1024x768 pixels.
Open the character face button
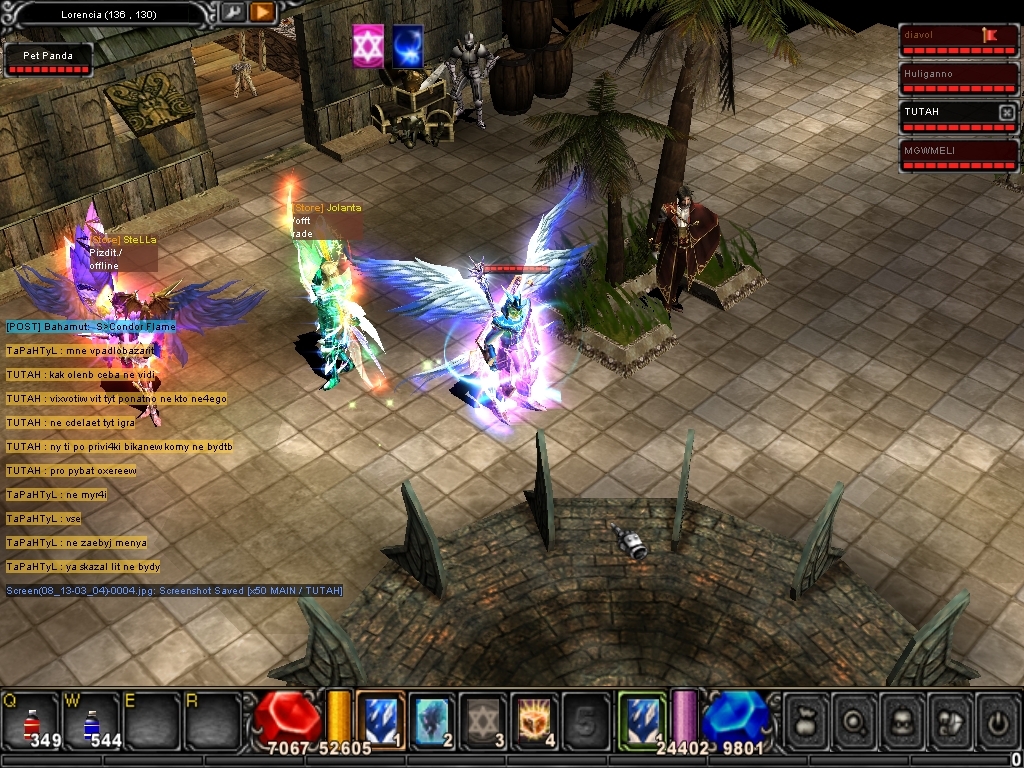point(901,720)
